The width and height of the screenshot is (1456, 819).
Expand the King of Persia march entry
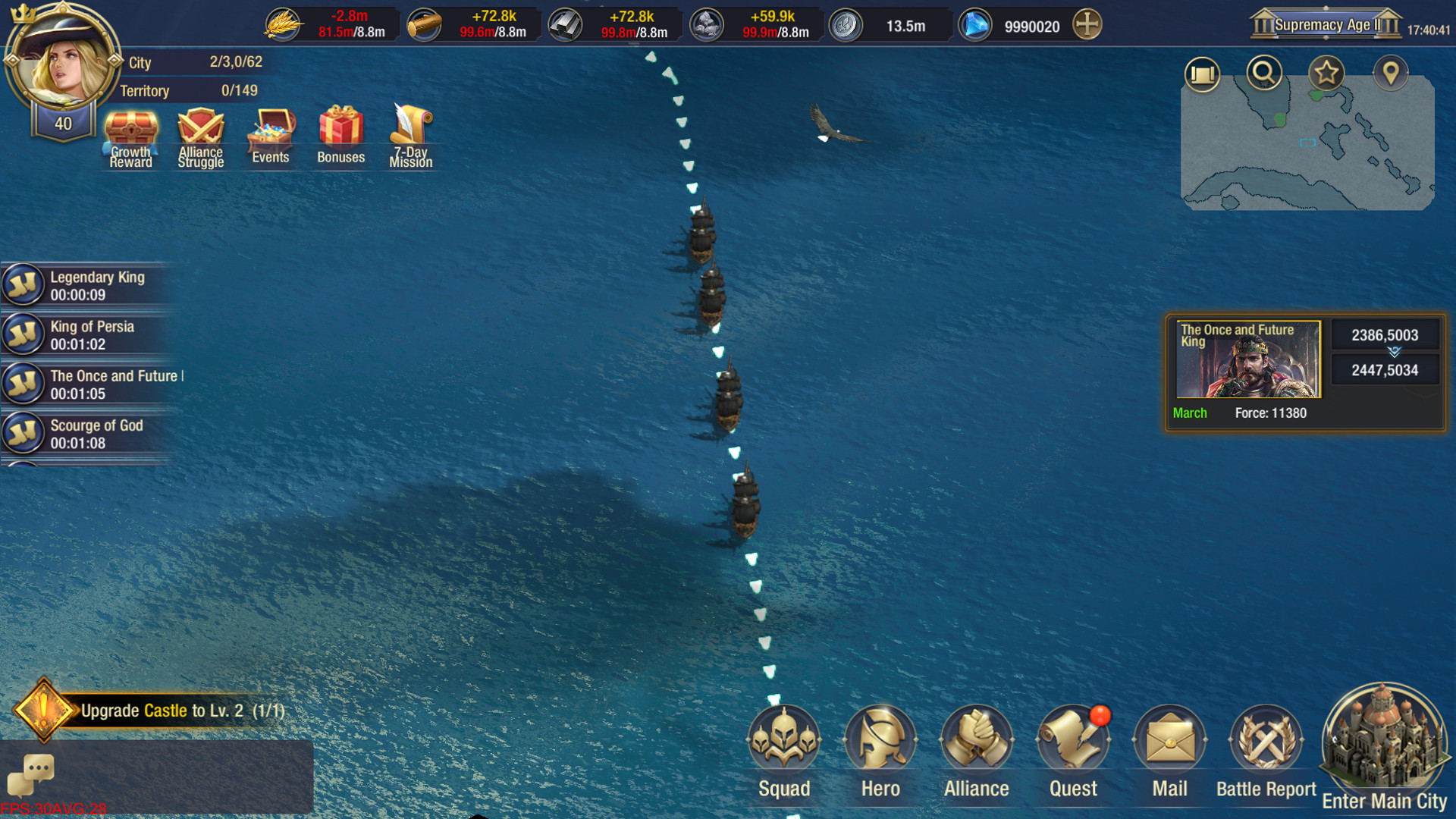(91, 334)
